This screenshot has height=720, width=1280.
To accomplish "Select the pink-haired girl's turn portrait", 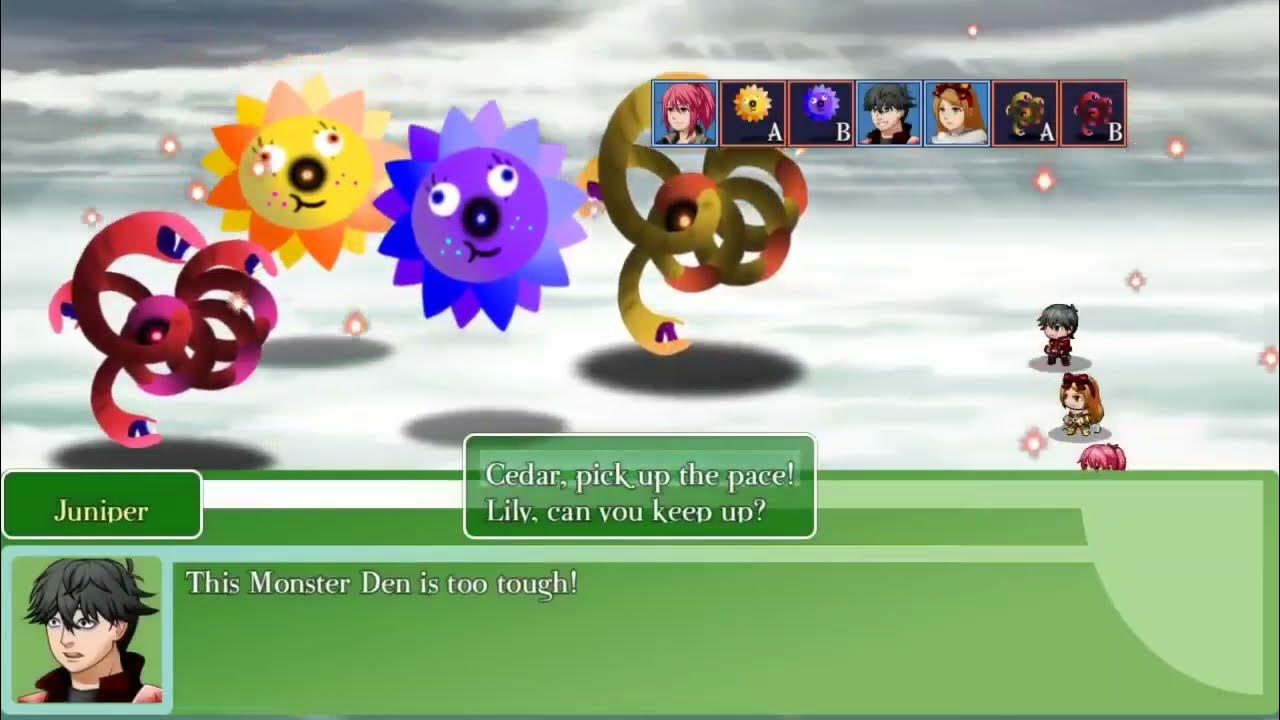I will tap(685, 113).
